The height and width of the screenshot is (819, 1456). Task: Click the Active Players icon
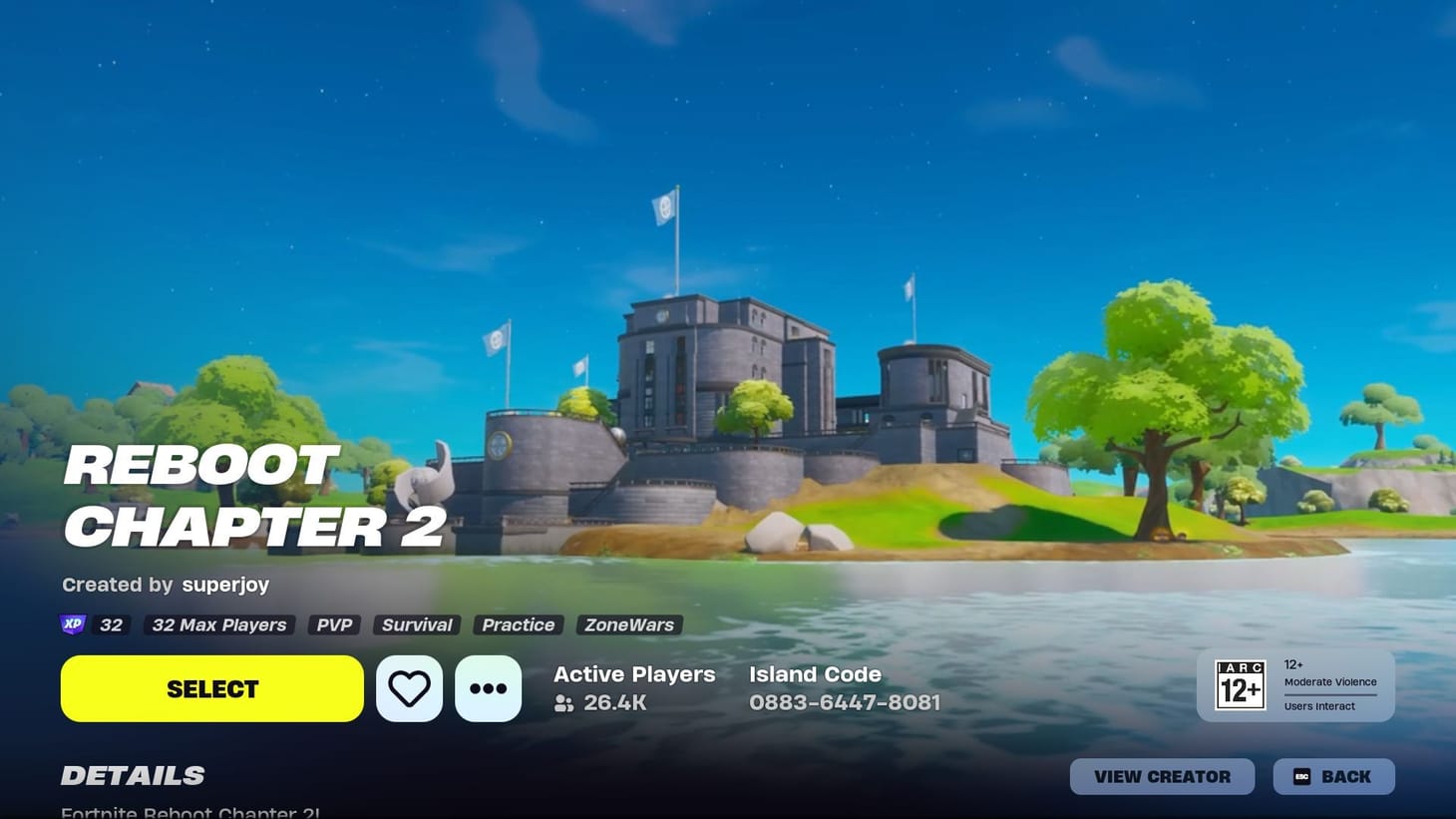[561, 703]
